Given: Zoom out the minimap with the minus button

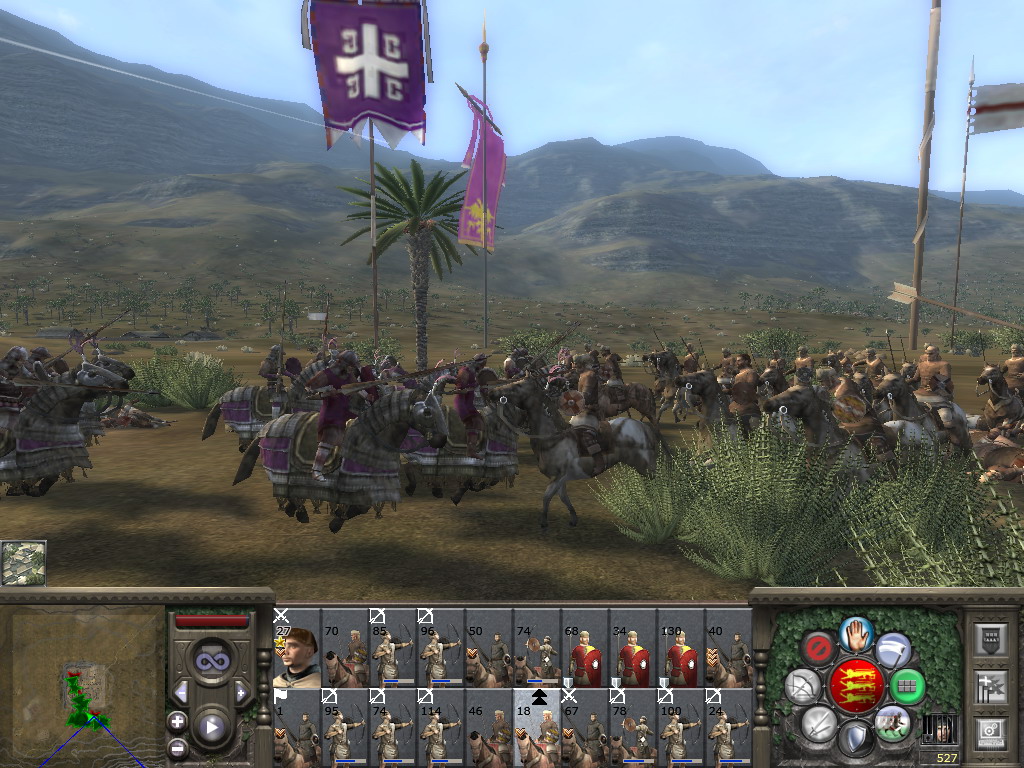Looking at the screenshot, I should pyautogui.click(x=178, y=746).
